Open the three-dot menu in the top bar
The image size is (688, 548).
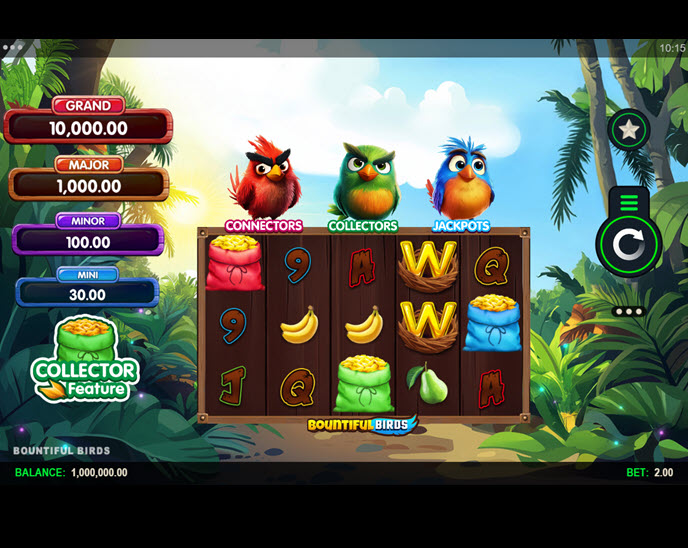coord(13,47)
